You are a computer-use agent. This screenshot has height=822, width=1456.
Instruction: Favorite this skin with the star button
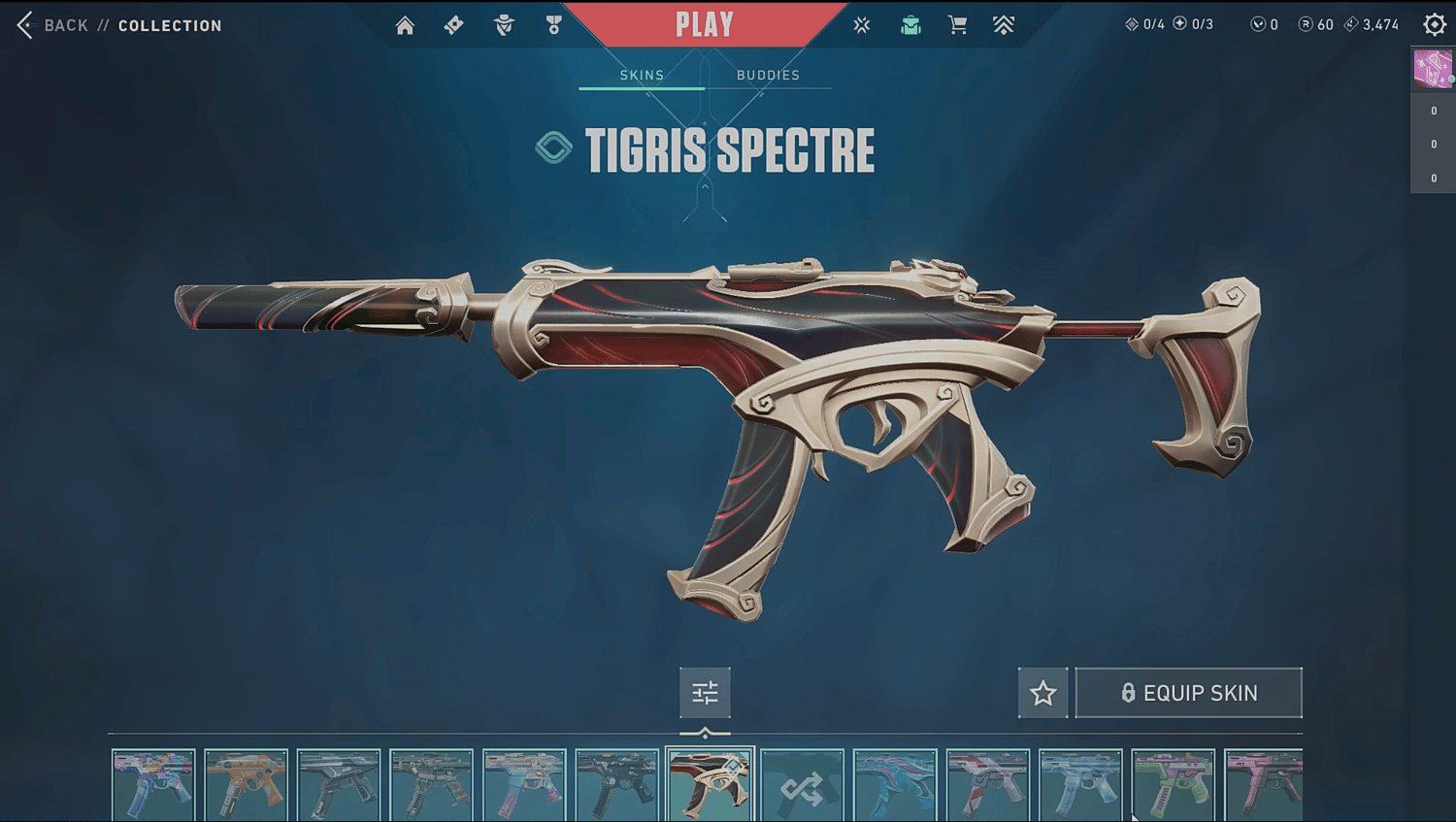(x=1043, y=693)
